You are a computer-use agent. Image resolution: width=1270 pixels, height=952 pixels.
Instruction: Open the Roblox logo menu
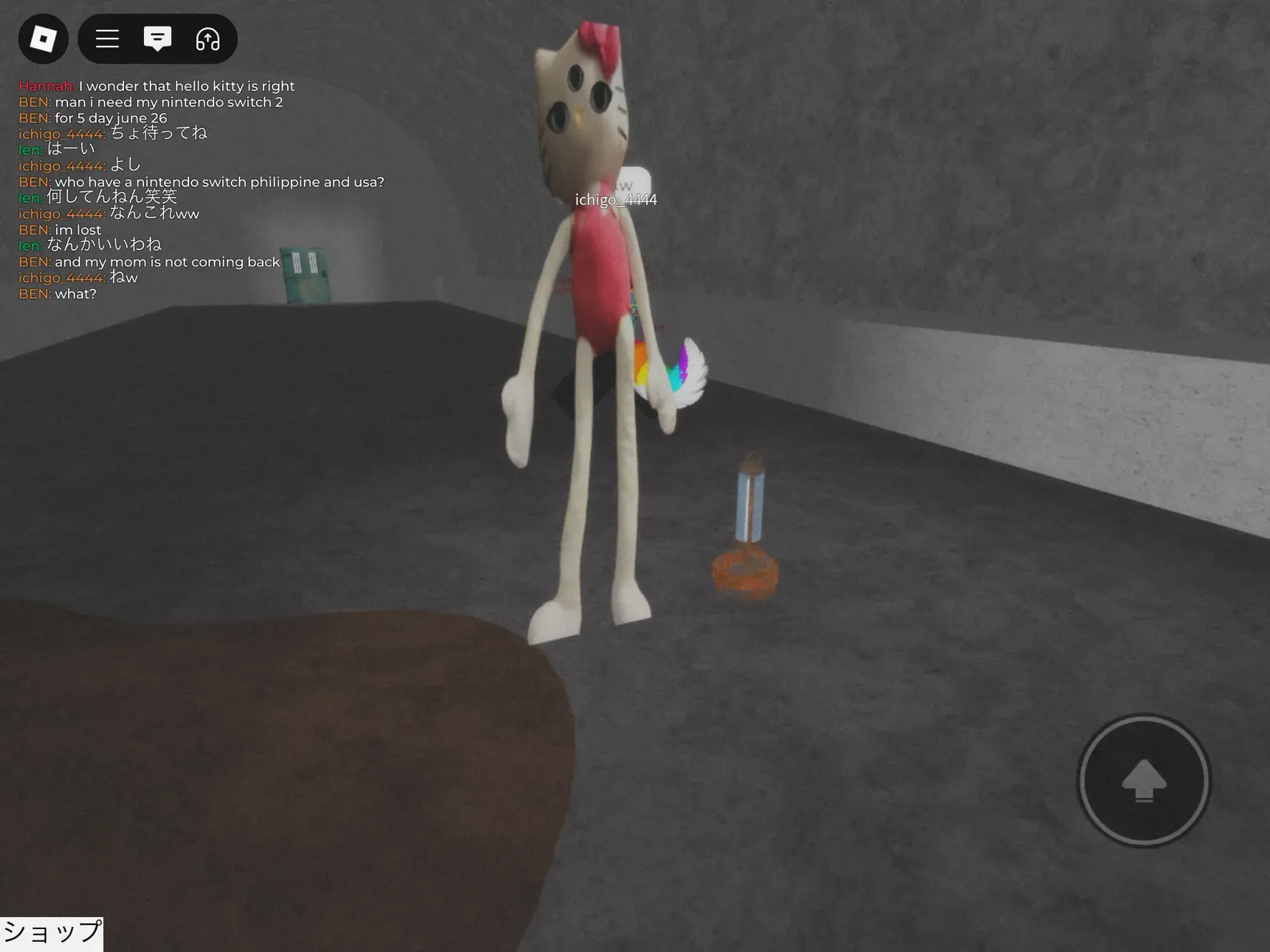(43, 39)
